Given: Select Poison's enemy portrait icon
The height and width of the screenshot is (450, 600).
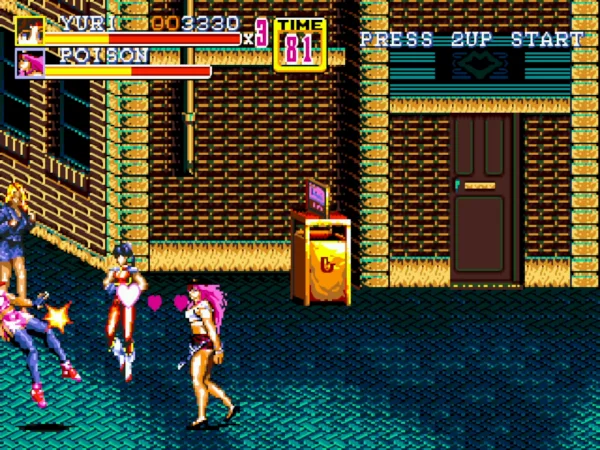Looking at the screenshot, I should (29, 63).
